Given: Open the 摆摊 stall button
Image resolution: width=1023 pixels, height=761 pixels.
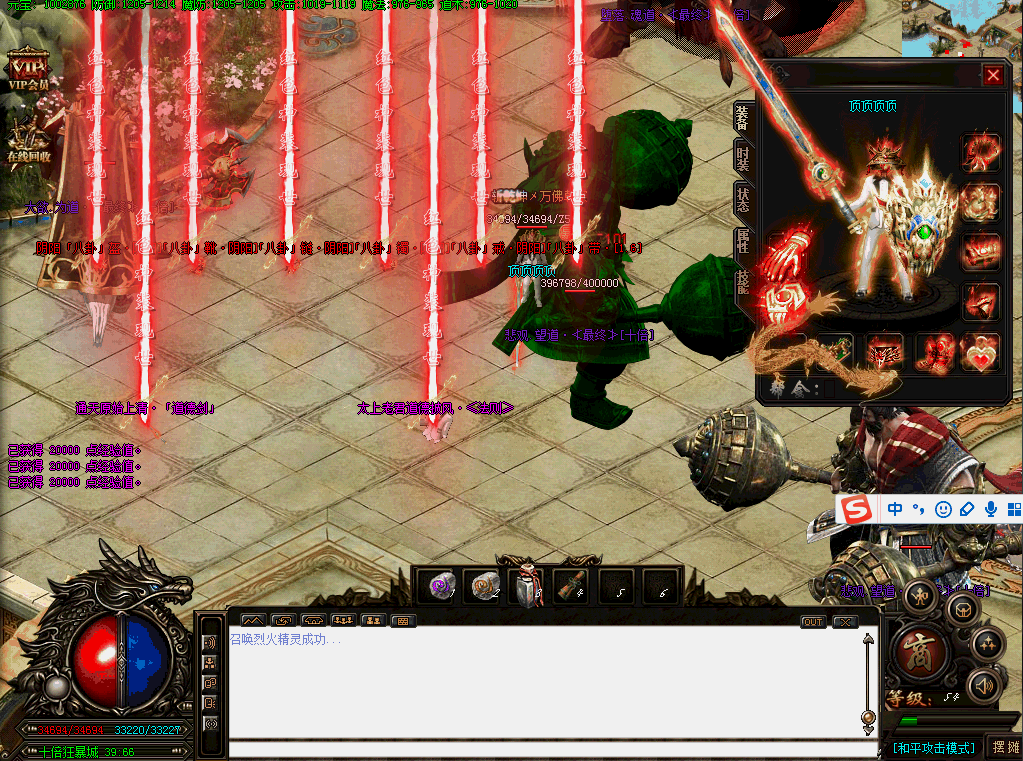Looking at the screenshot, I should pyautogui.click(x=1003, y=747).
